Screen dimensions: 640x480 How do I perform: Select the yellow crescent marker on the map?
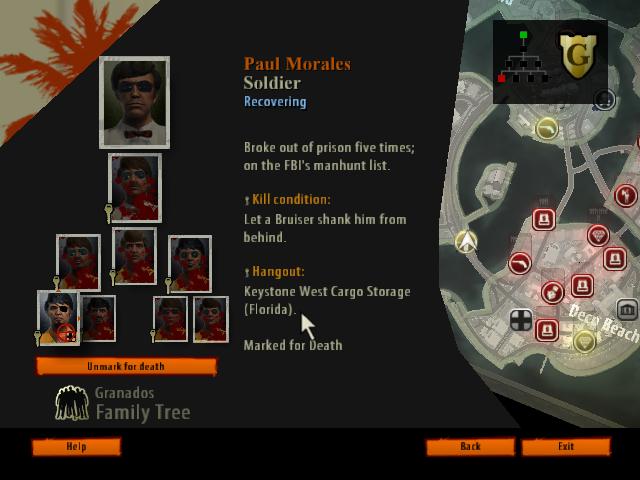click(x=546, y=128)
